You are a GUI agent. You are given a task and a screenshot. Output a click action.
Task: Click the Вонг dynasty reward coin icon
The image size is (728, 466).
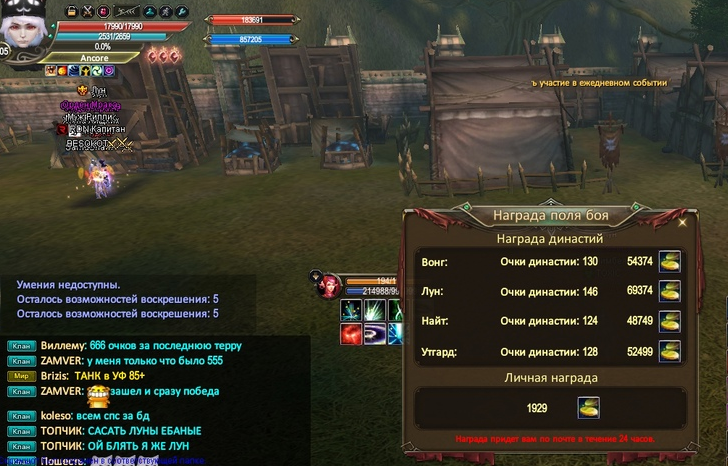669,261
